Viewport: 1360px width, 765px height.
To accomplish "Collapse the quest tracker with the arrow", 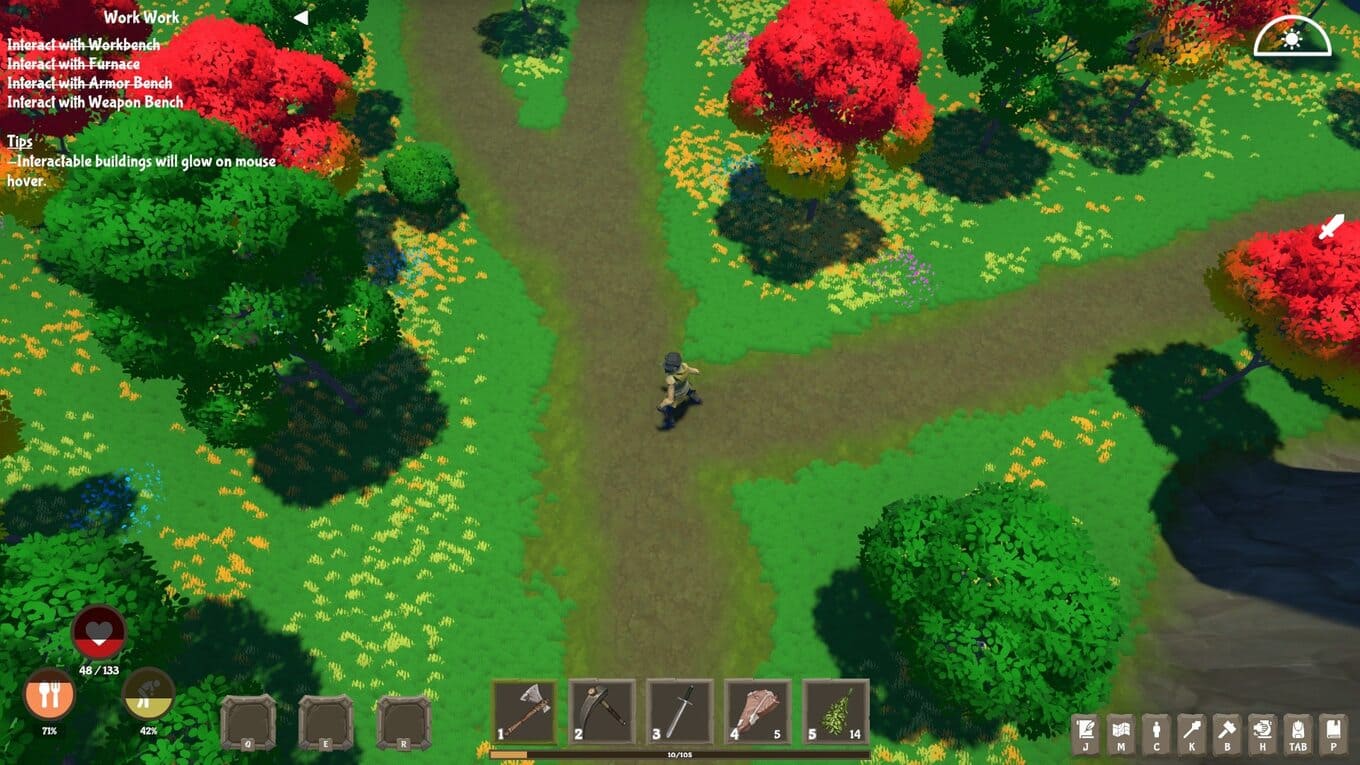I will click(300, 17).
